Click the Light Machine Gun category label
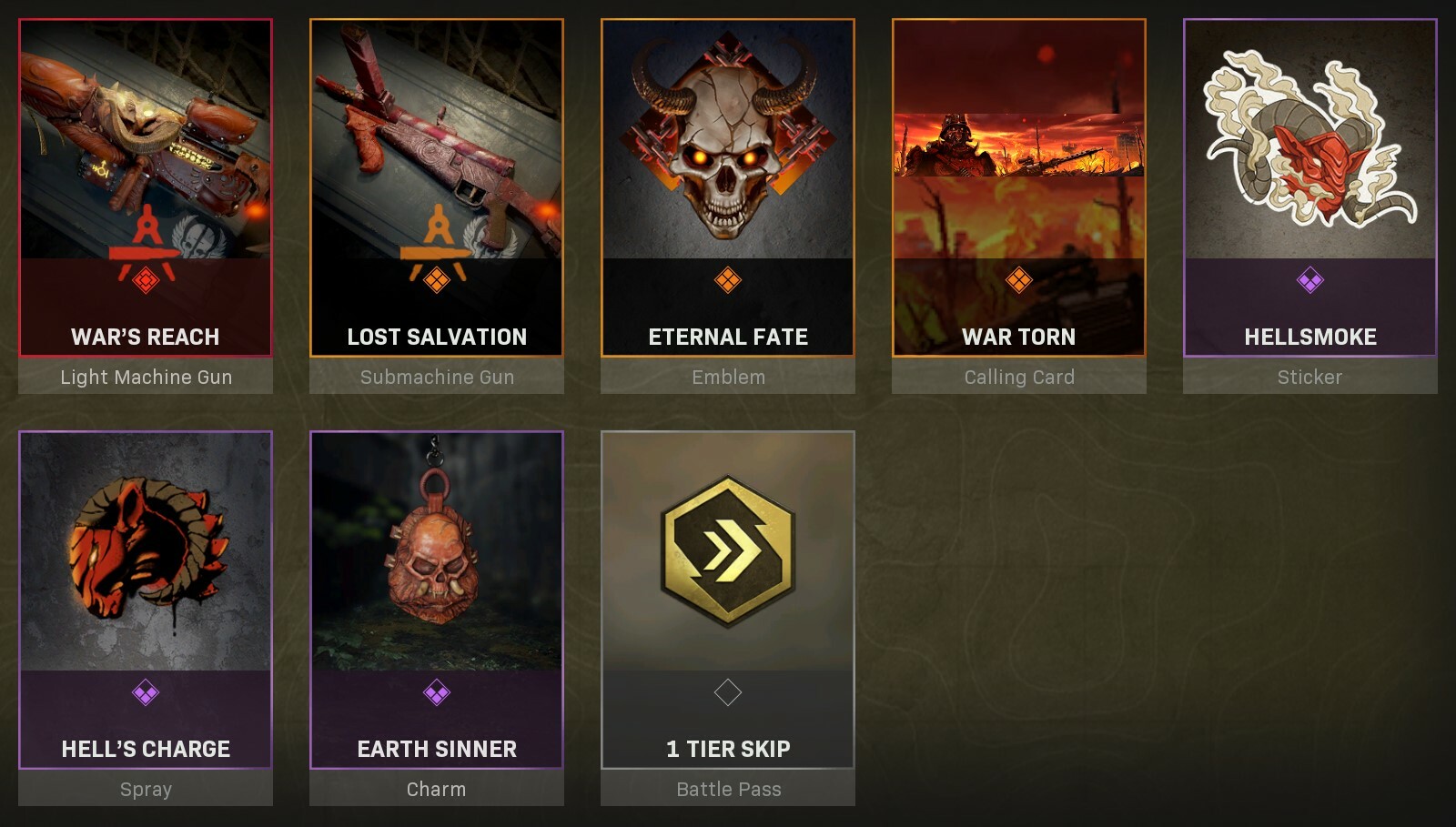 (x=146, y=377)
